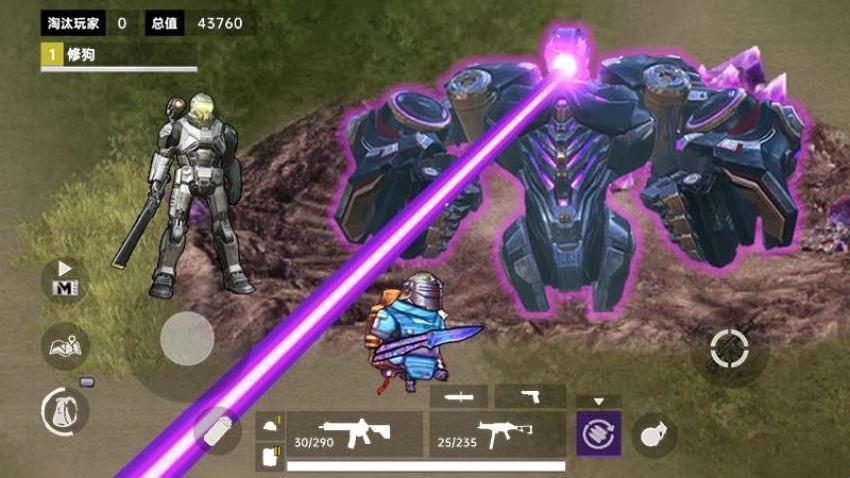Tap the M auto-run button

pyautogui.click(x=64, y=280)
